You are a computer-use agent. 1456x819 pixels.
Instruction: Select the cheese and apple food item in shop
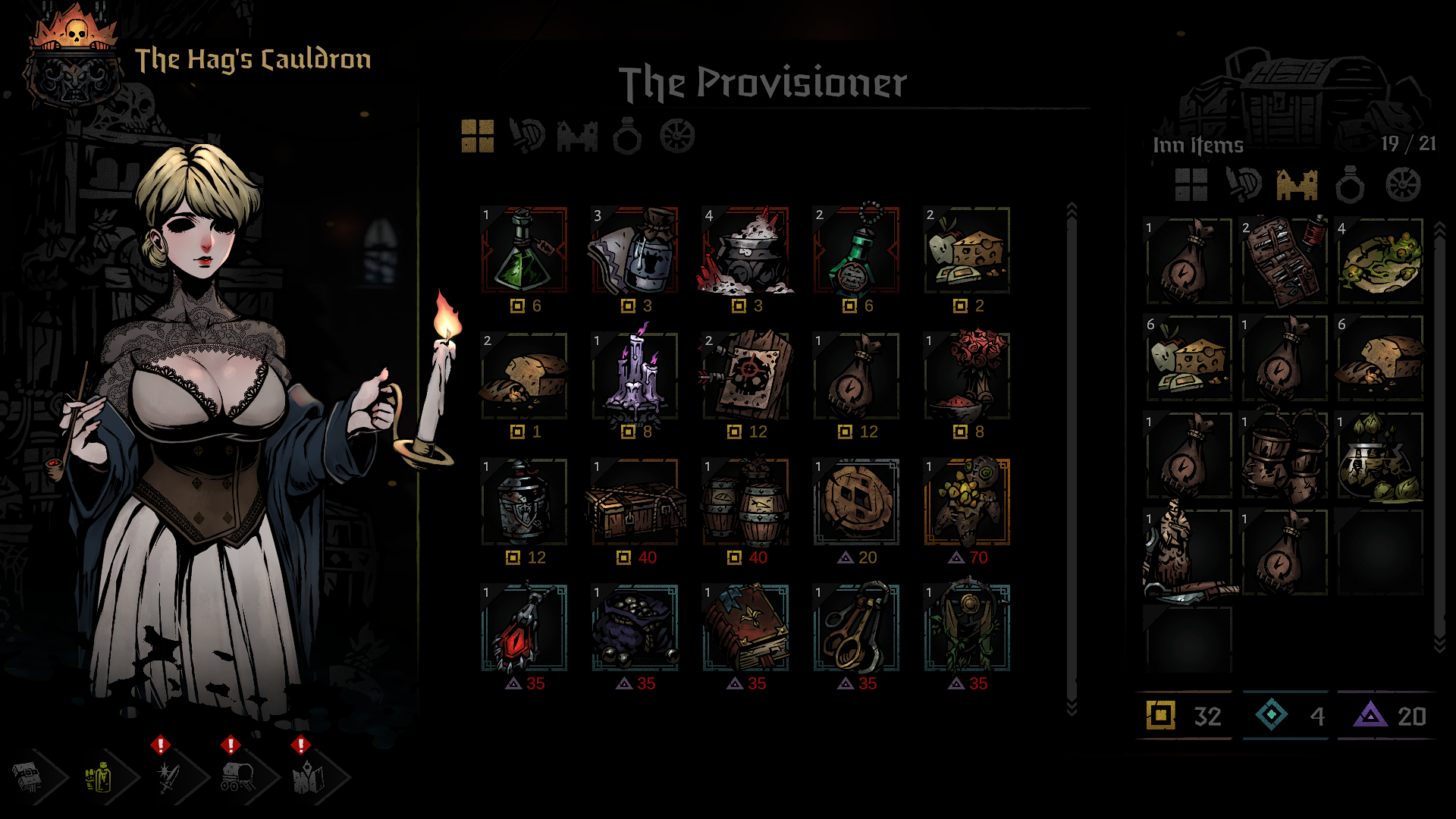967,250
